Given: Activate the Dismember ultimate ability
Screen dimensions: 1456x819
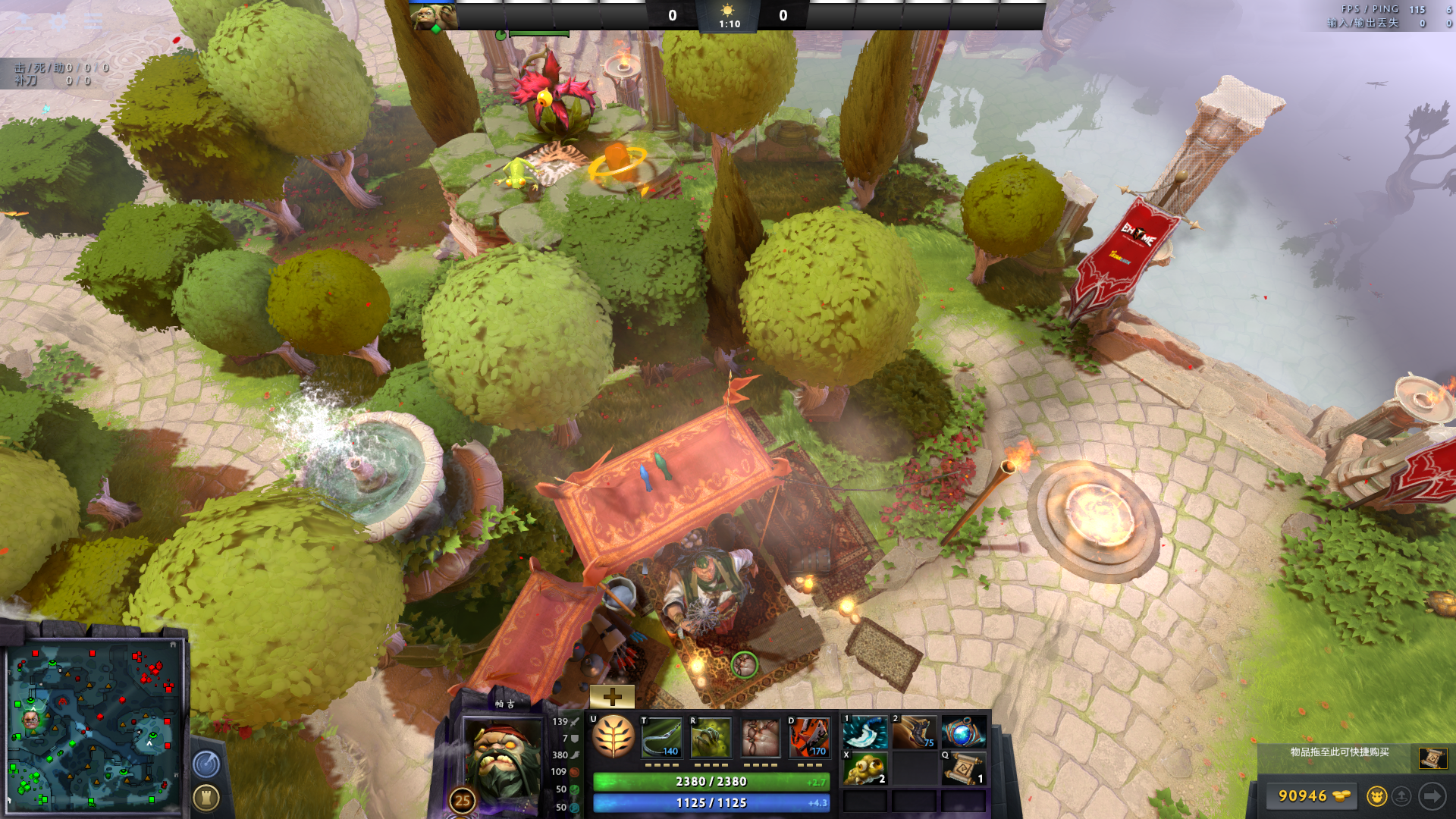Looking at the screenshot, I should 809,737.
